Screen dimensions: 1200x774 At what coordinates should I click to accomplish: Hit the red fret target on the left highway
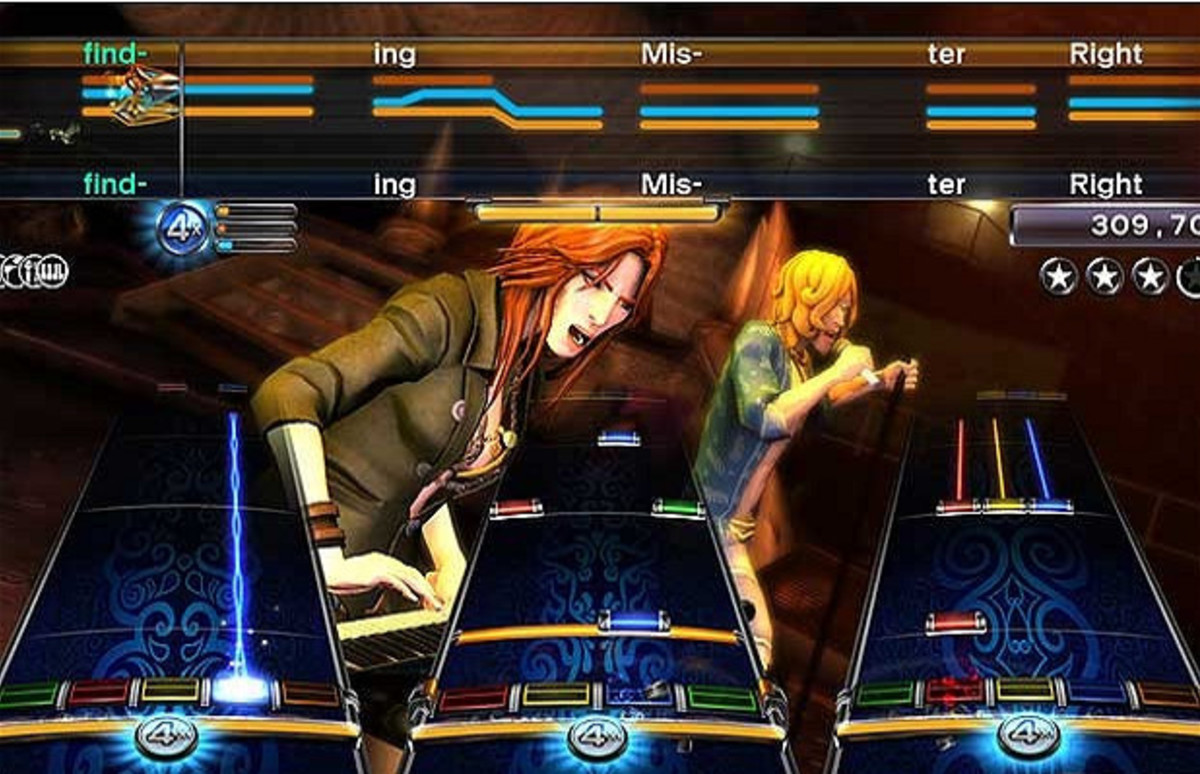98,692
